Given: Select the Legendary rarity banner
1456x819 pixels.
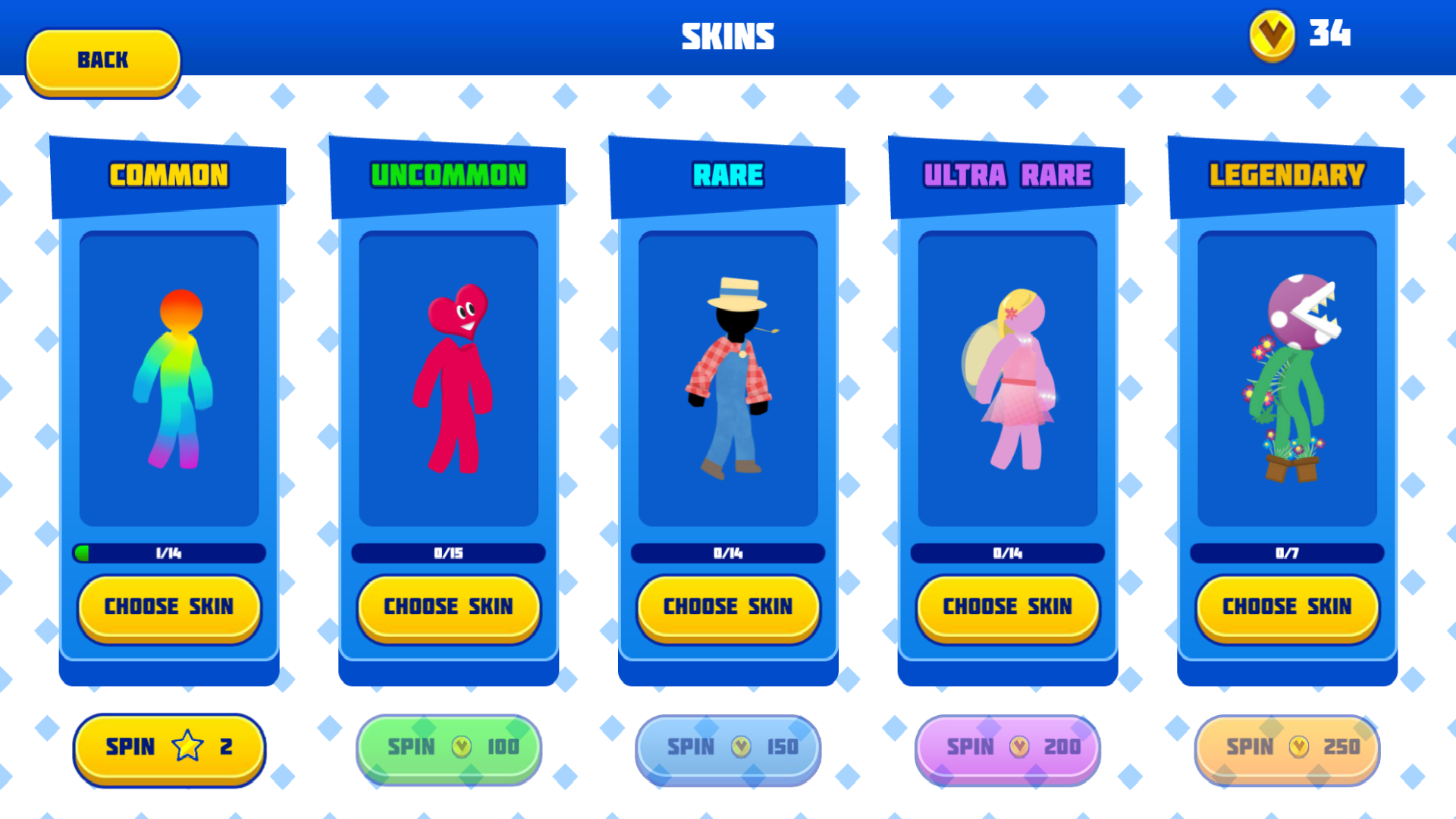Looking at the screenshot, I should pos(1286,174).
